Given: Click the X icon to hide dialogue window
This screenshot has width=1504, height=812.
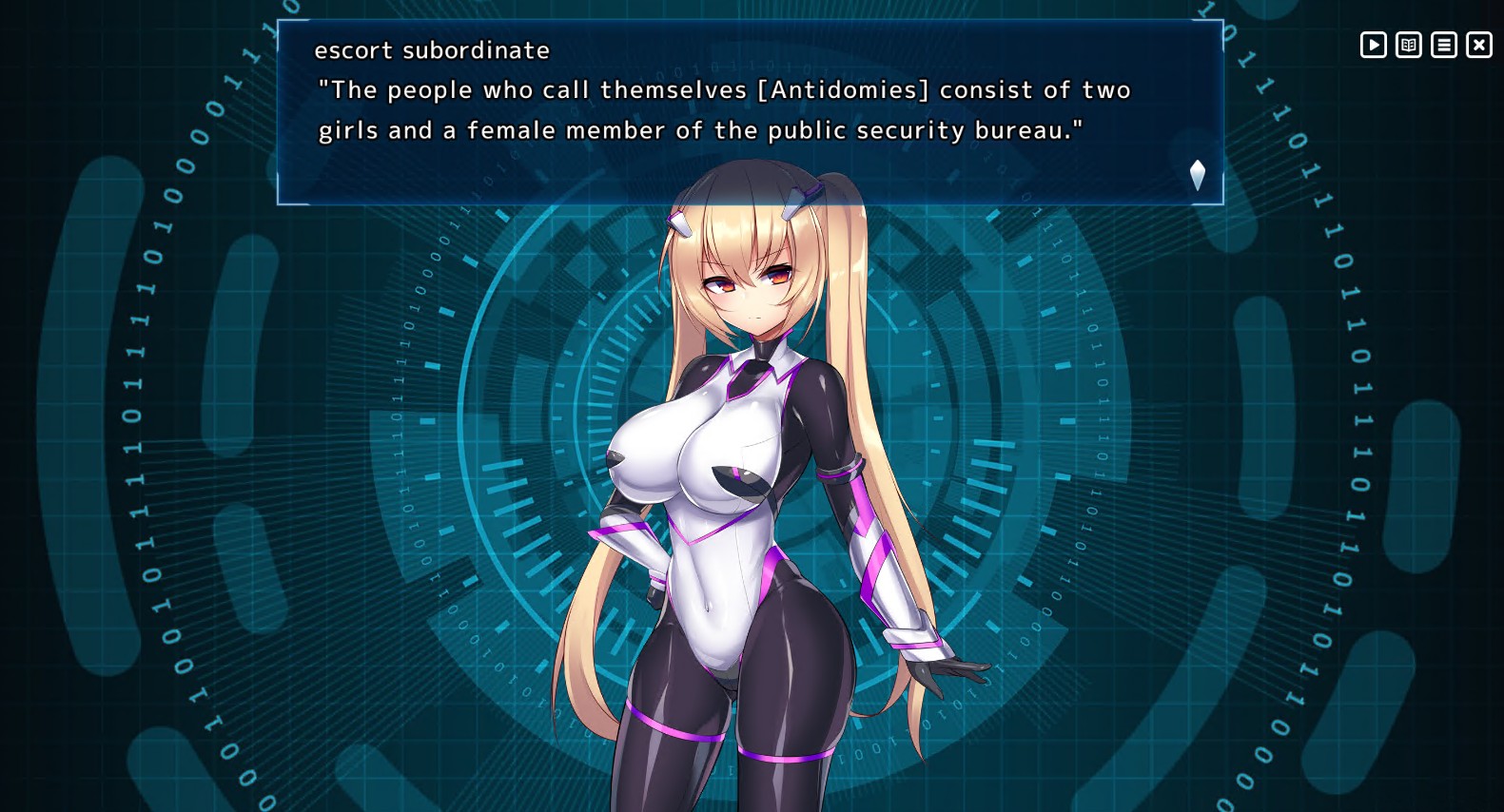Looking at the screenshot, I should click(x=1479, y=44).
